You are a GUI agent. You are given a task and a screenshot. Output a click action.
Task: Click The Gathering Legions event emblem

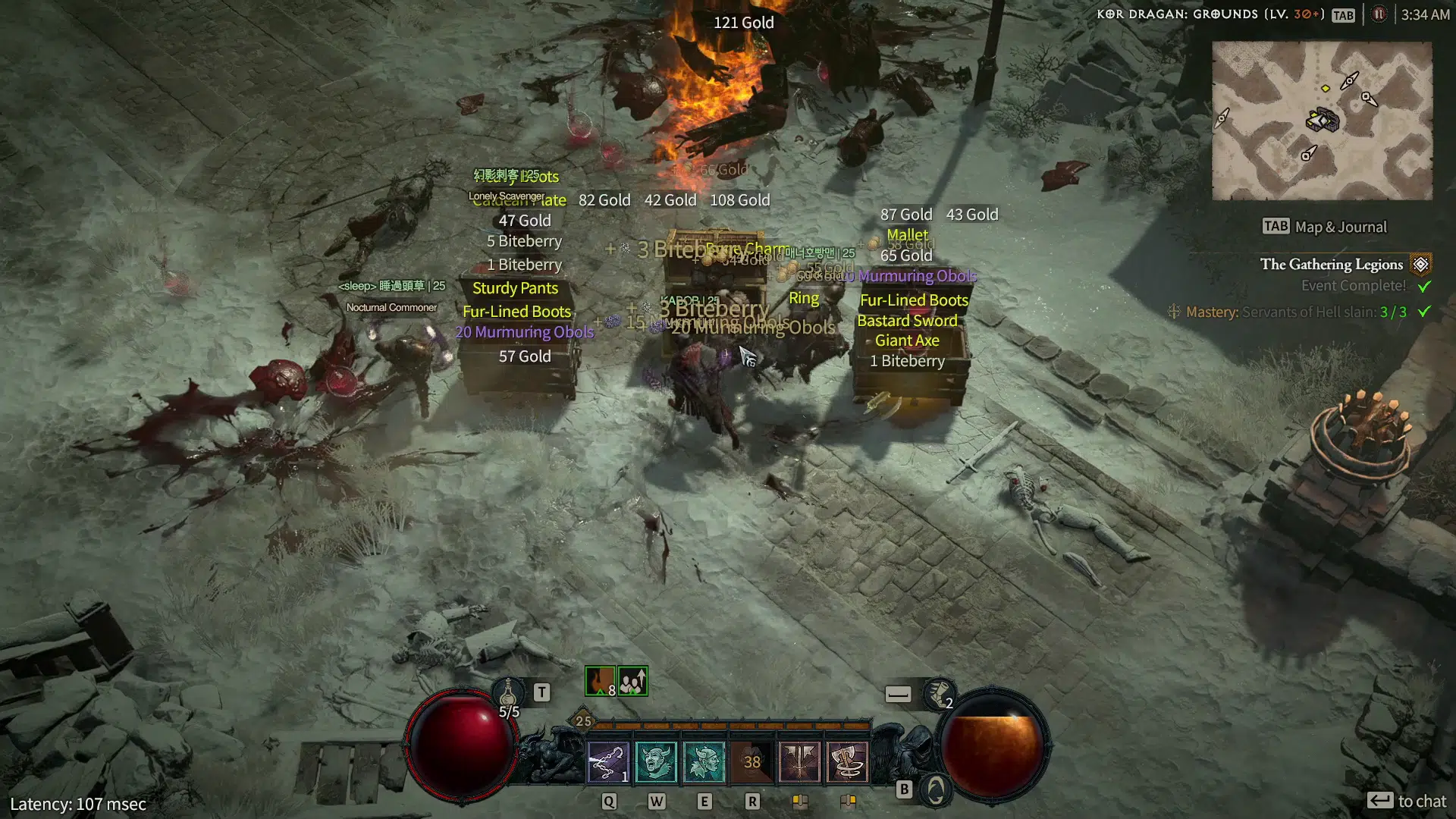tap(1420, 264)
